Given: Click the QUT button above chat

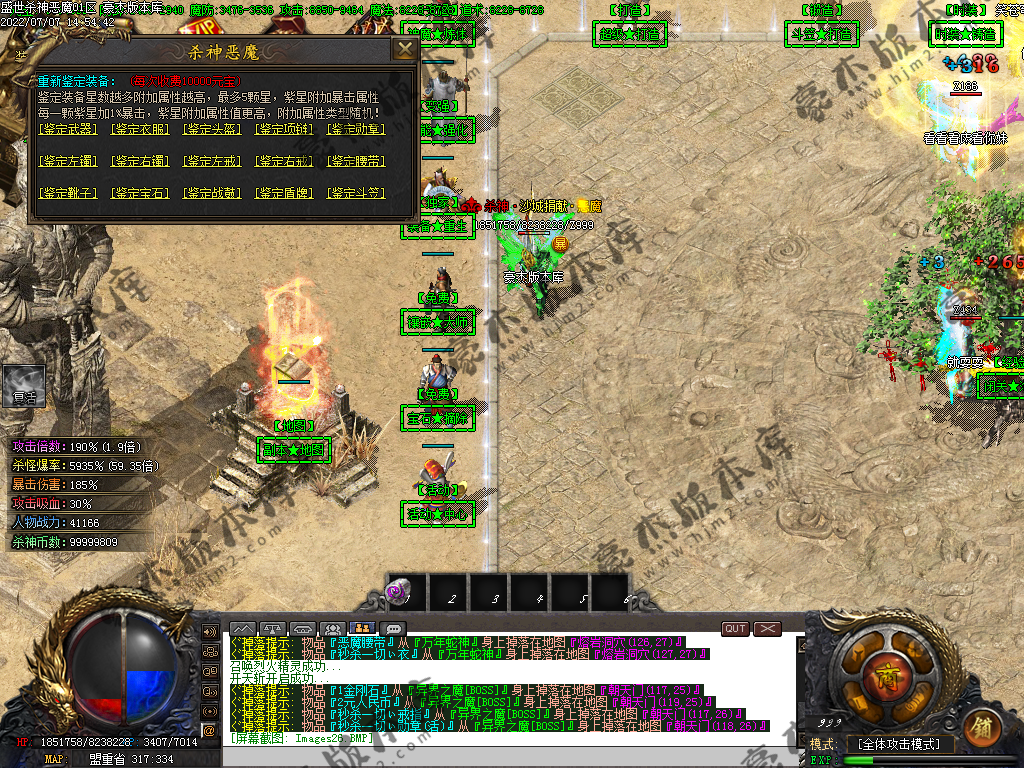Looking at the screenshot, I should (x=735, y=629).
